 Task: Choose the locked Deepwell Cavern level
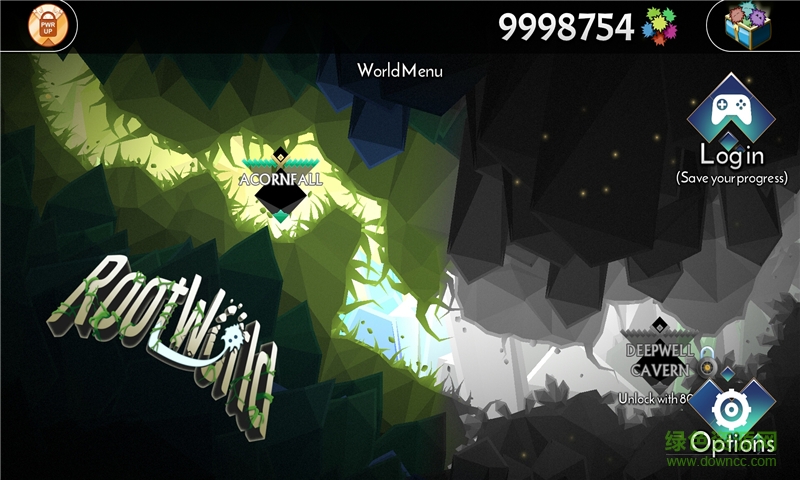tap(659, 357)
